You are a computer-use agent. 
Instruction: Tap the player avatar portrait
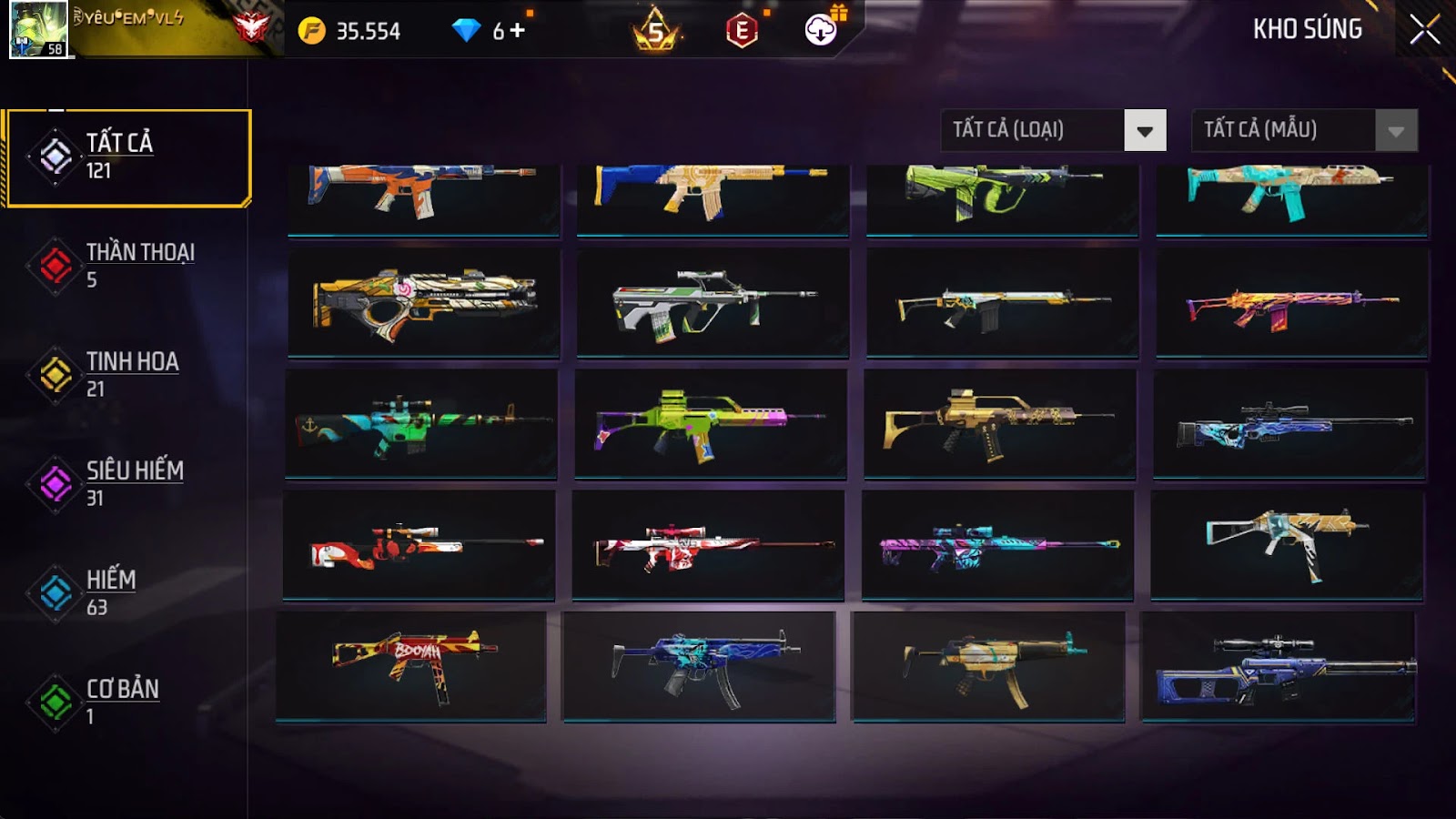pyautogui.click(x=38, y=29)
